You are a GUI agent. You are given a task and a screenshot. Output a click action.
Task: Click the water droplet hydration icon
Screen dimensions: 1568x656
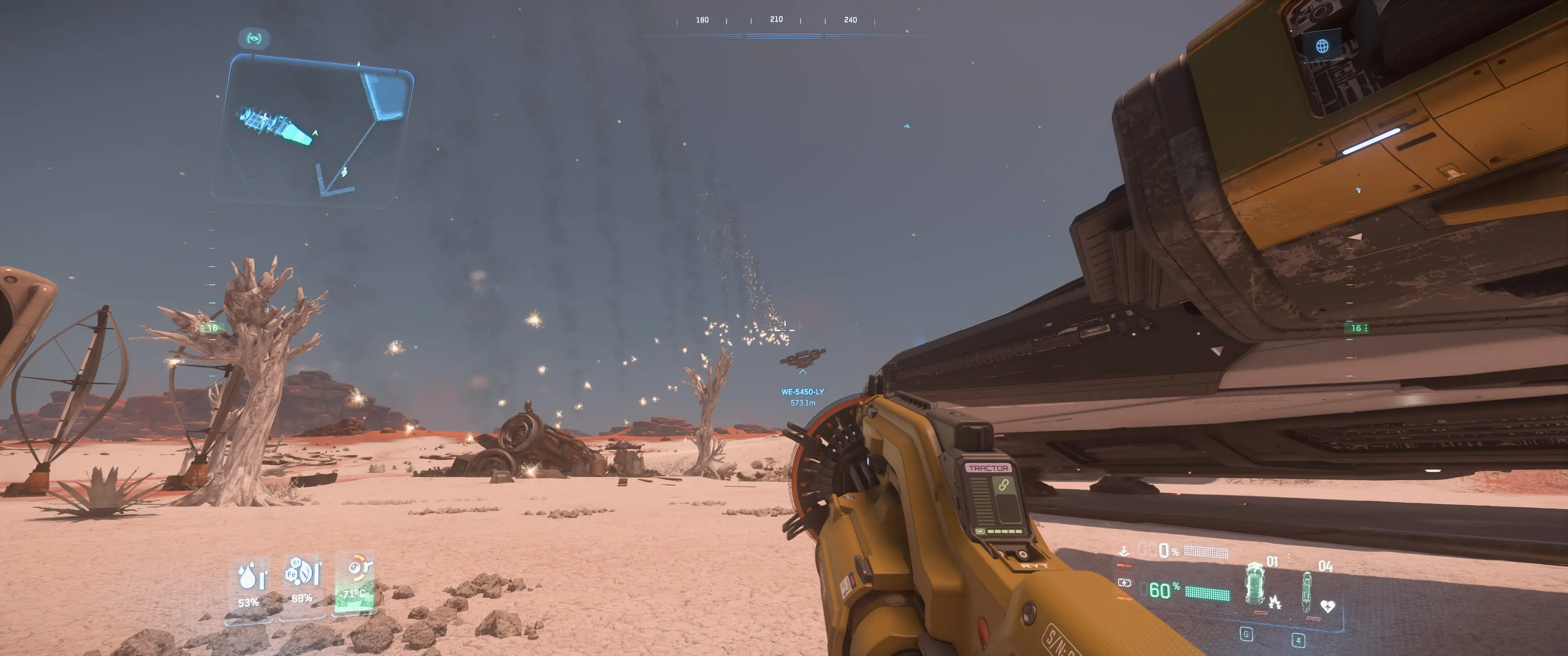coord(248,576)
